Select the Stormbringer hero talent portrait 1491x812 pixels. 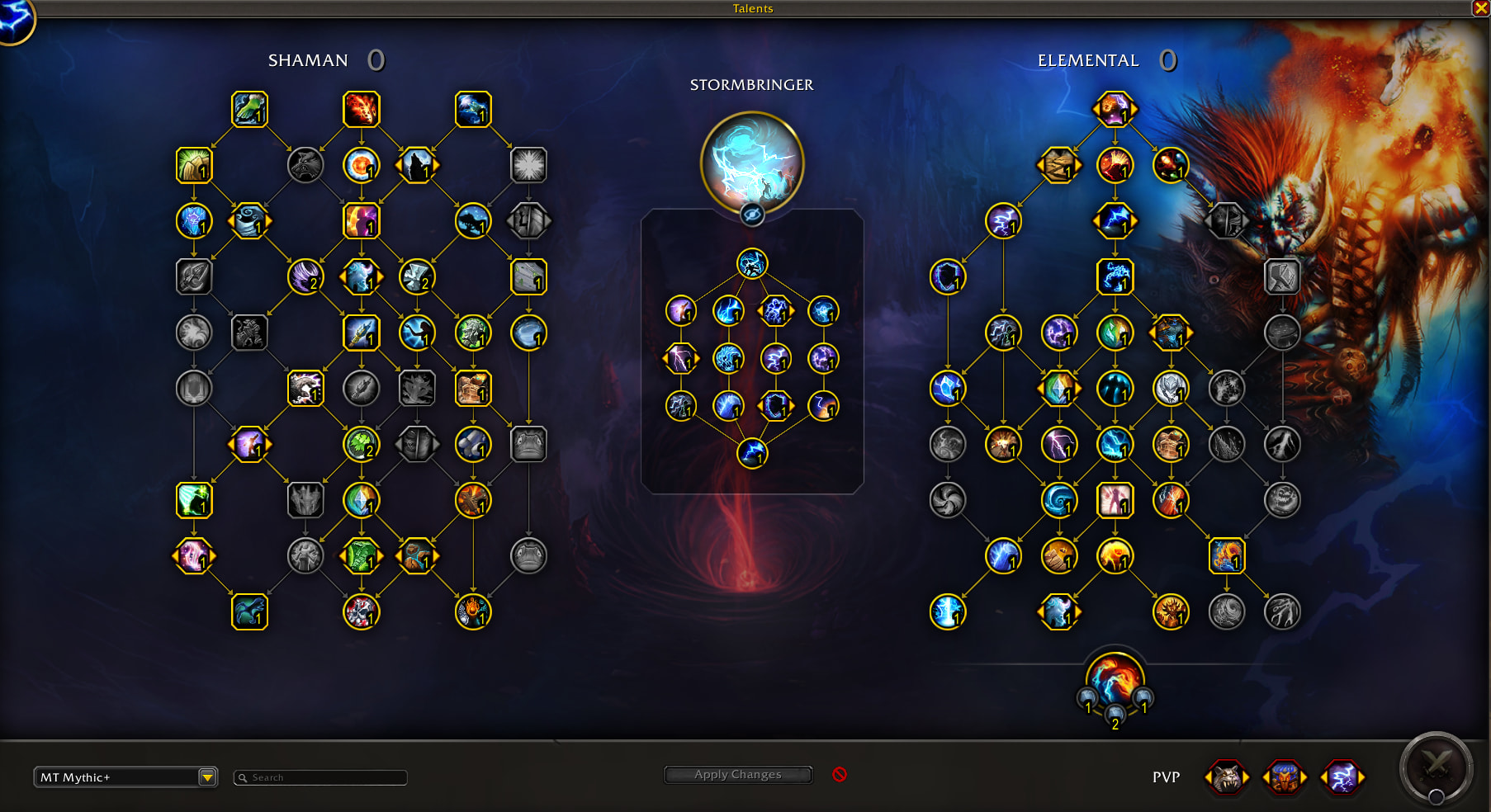(751, 161)
